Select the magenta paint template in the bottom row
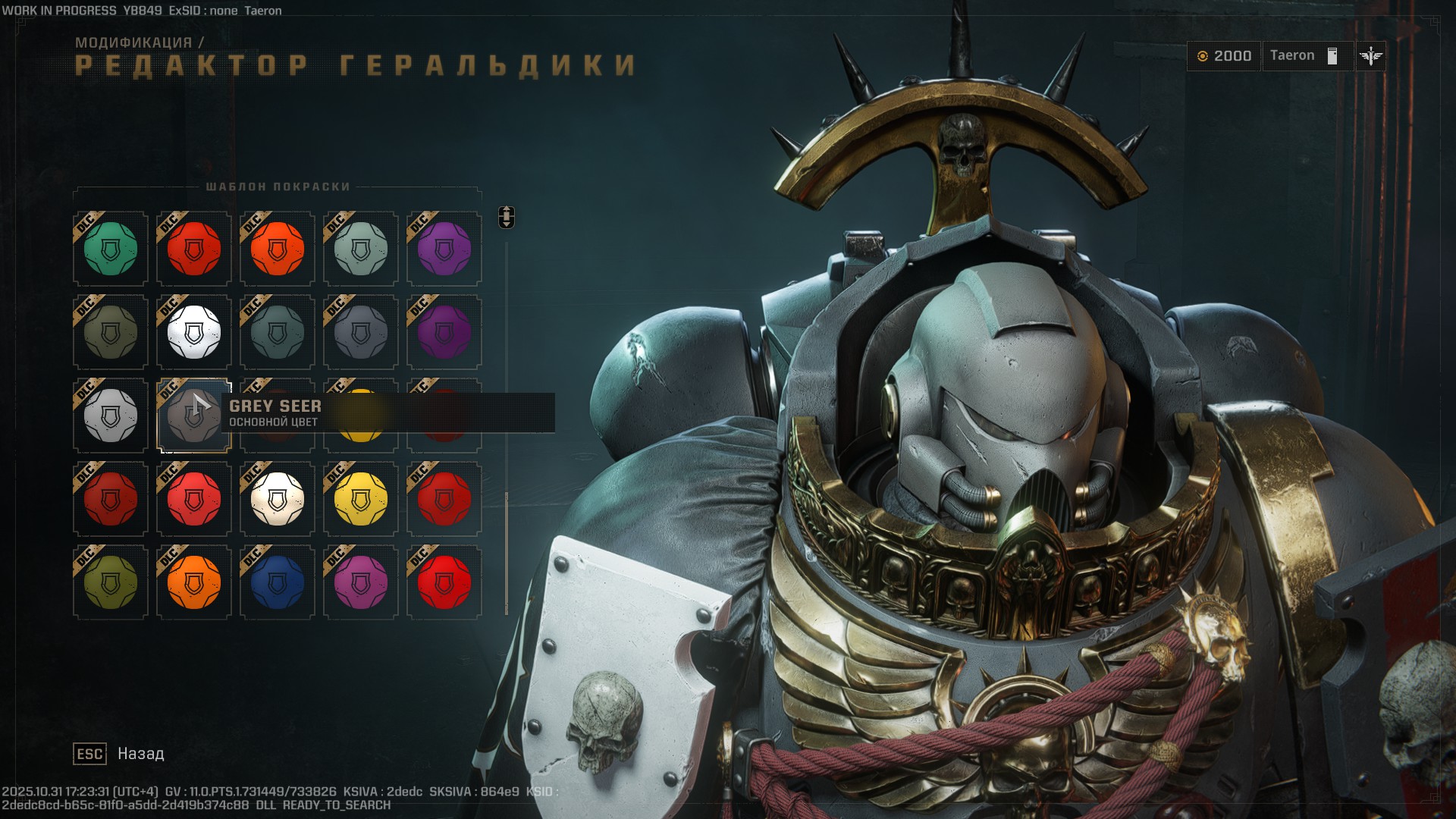The image size is (1456, 819). (x=360, y=582)
